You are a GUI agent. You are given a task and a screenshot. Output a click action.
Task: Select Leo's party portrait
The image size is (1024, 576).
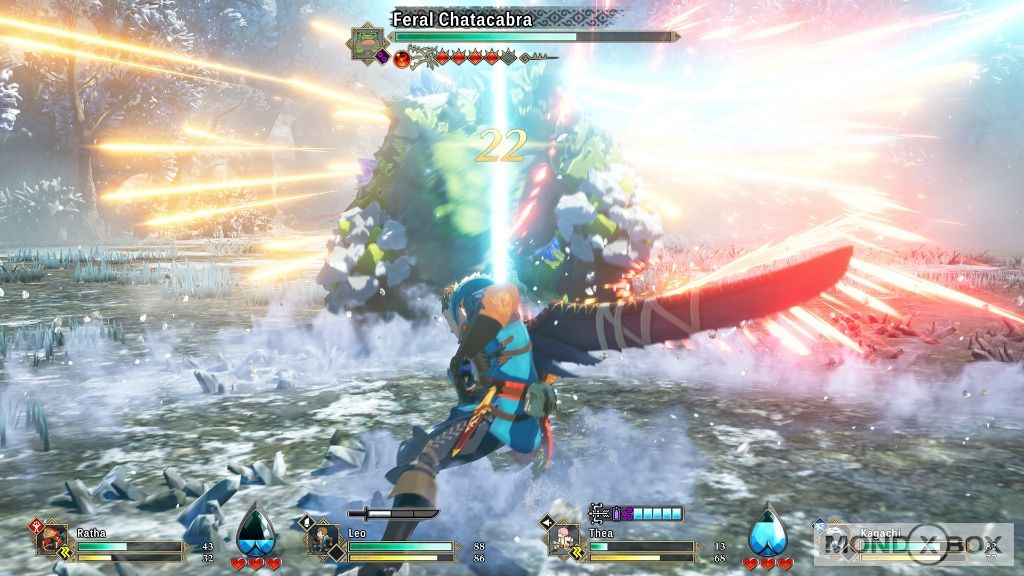tap(322, 540)
